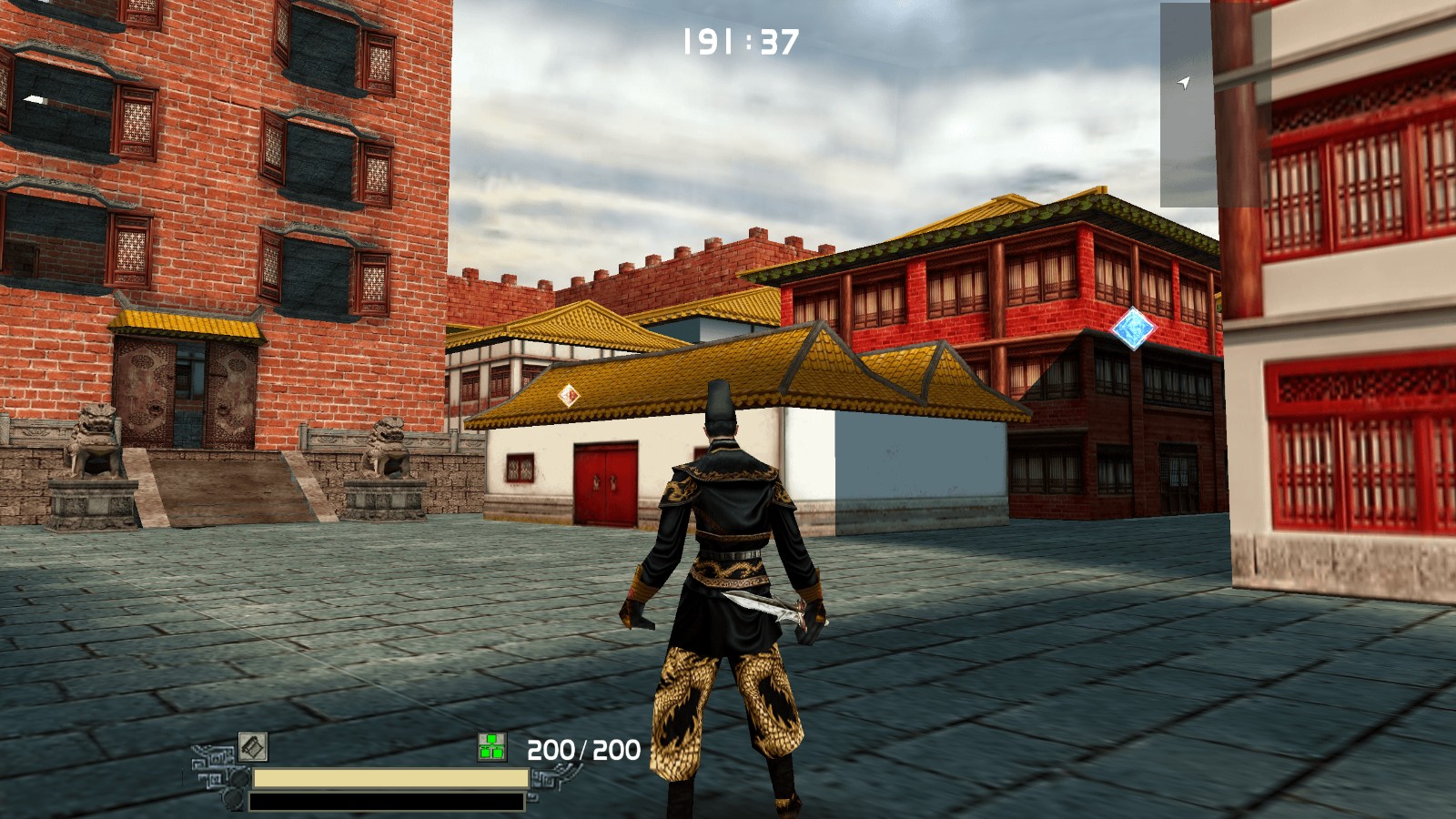Select the green squares network icon

[492, 747]
